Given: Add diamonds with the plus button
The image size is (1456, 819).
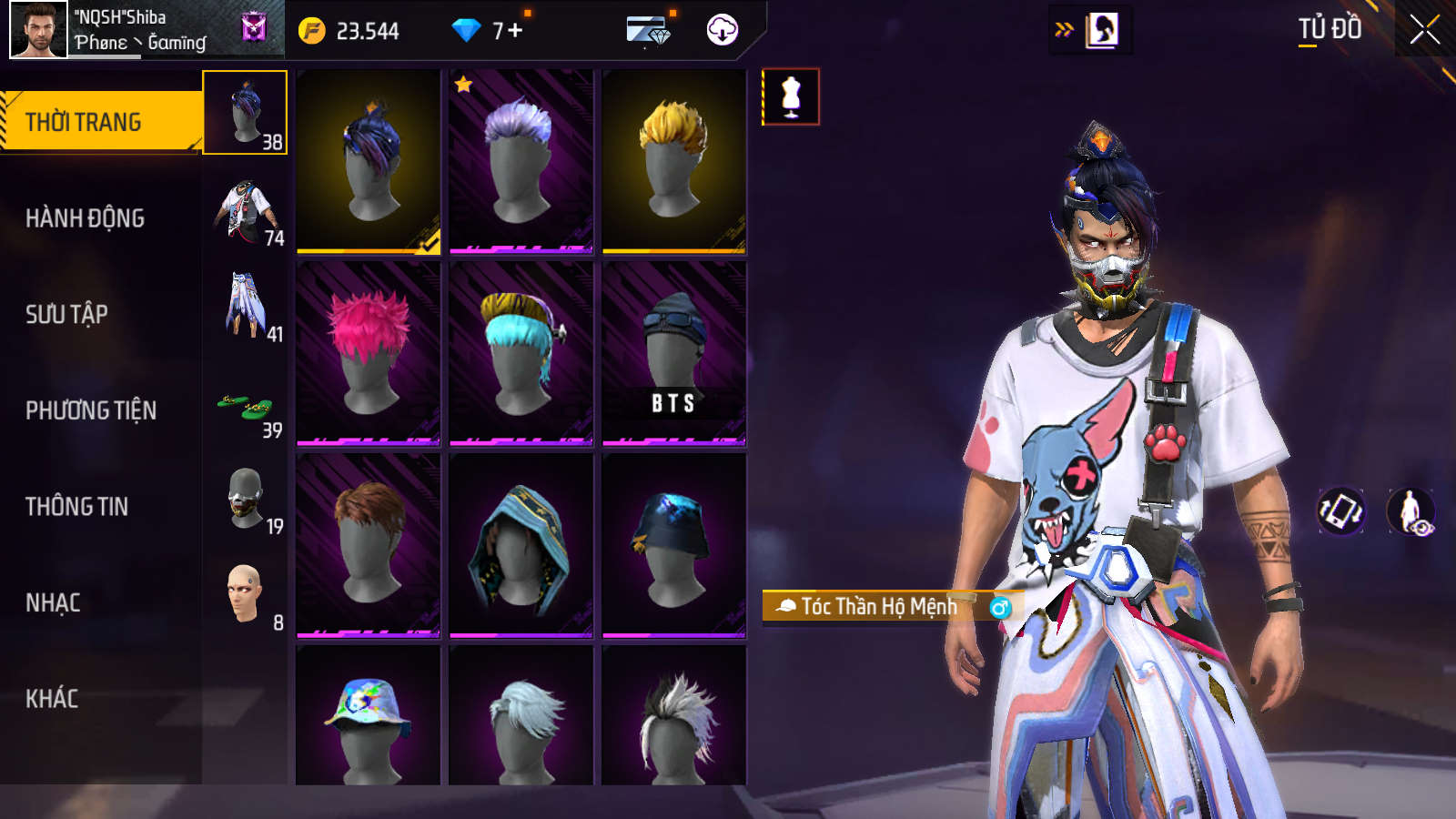Looking at the screenshot, I should 515,31.
